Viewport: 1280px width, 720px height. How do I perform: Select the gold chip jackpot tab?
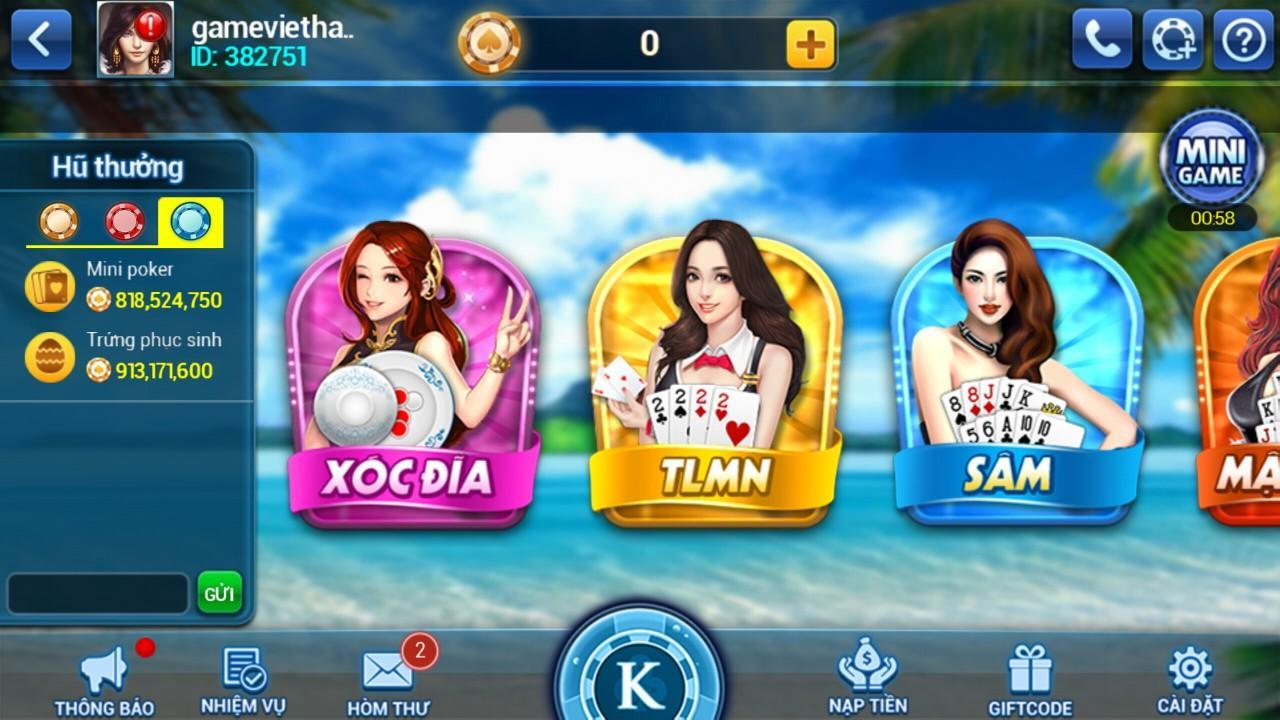tap(60, 220)
